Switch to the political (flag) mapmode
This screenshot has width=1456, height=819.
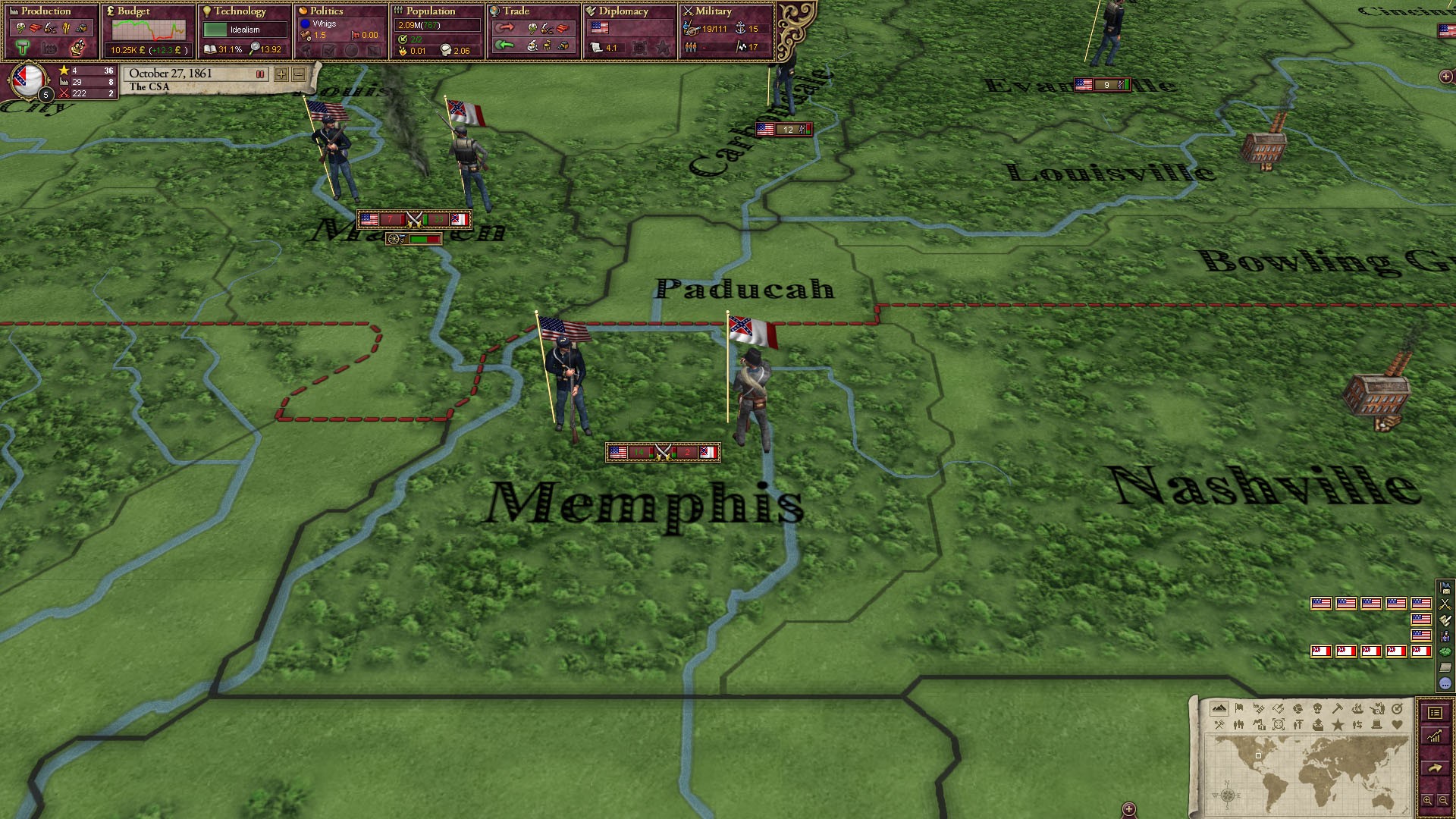[x=1238, y=710]
